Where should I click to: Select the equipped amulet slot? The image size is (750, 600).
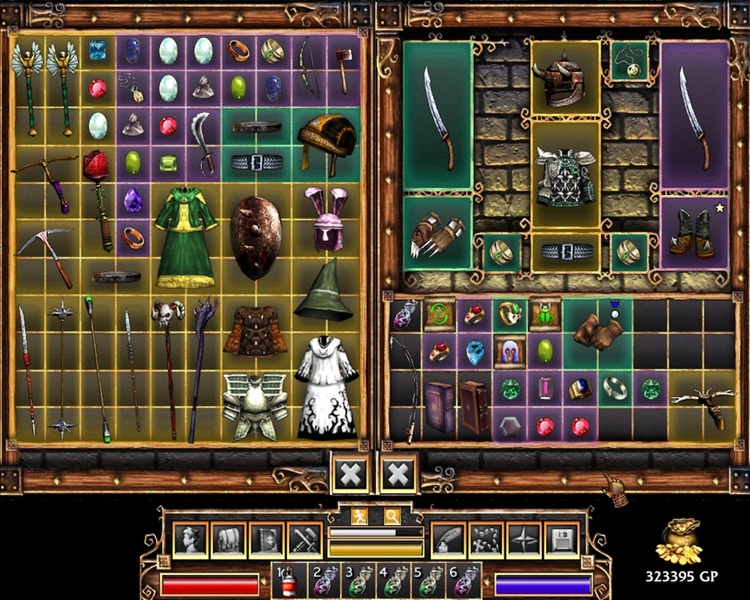pyautogui.click(x=628, y=60)
